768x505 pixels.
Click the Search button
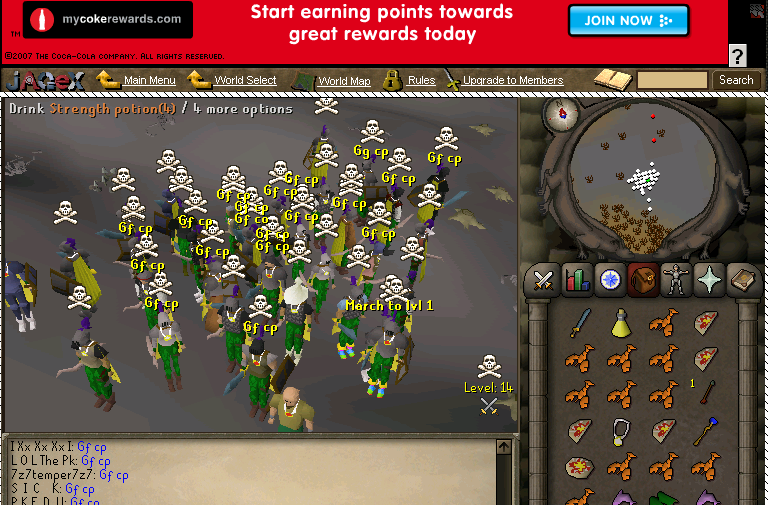[736, 80]
